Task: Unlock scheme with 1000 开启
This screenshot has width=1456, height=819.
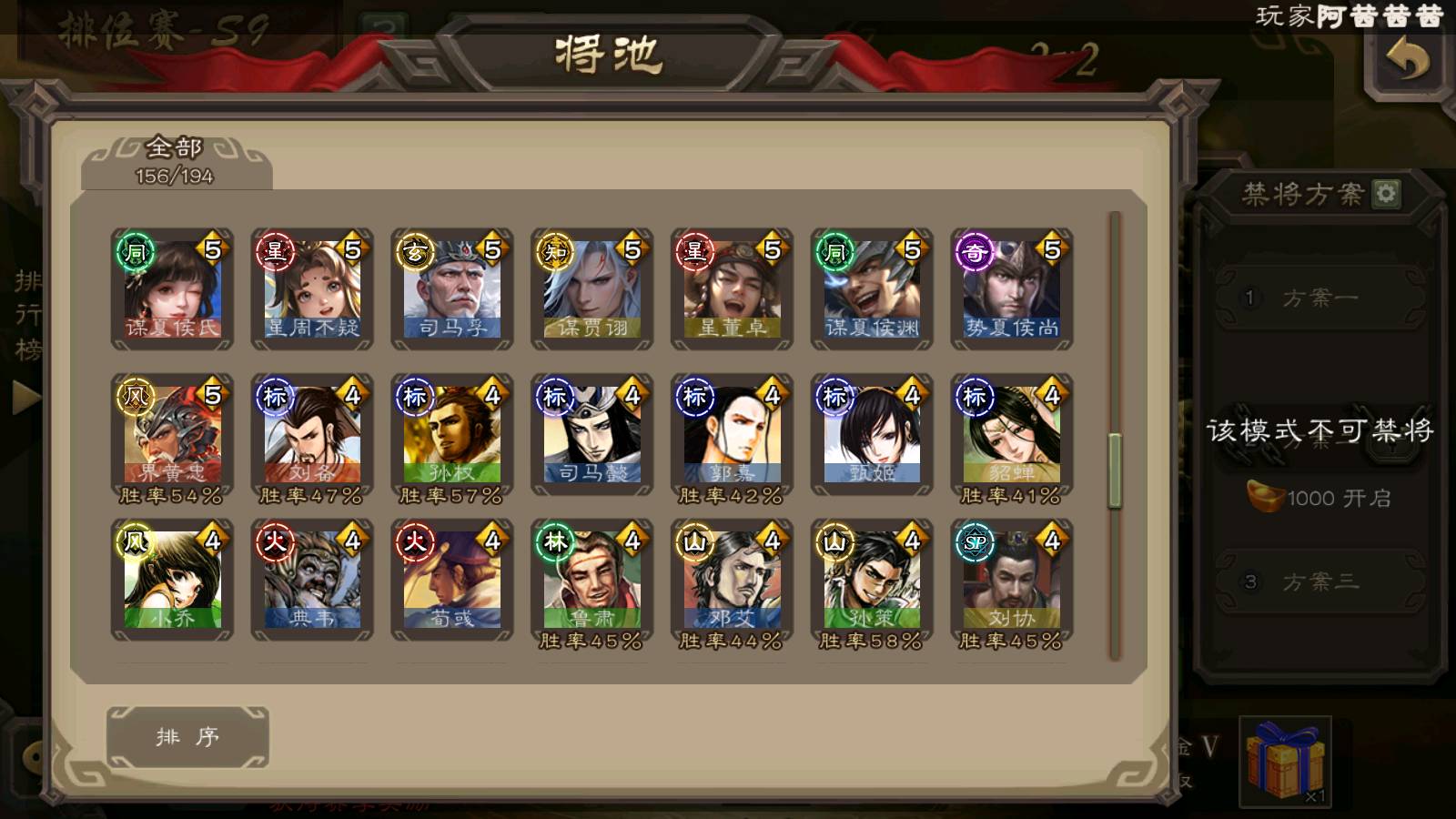Action: point(1319,498)
